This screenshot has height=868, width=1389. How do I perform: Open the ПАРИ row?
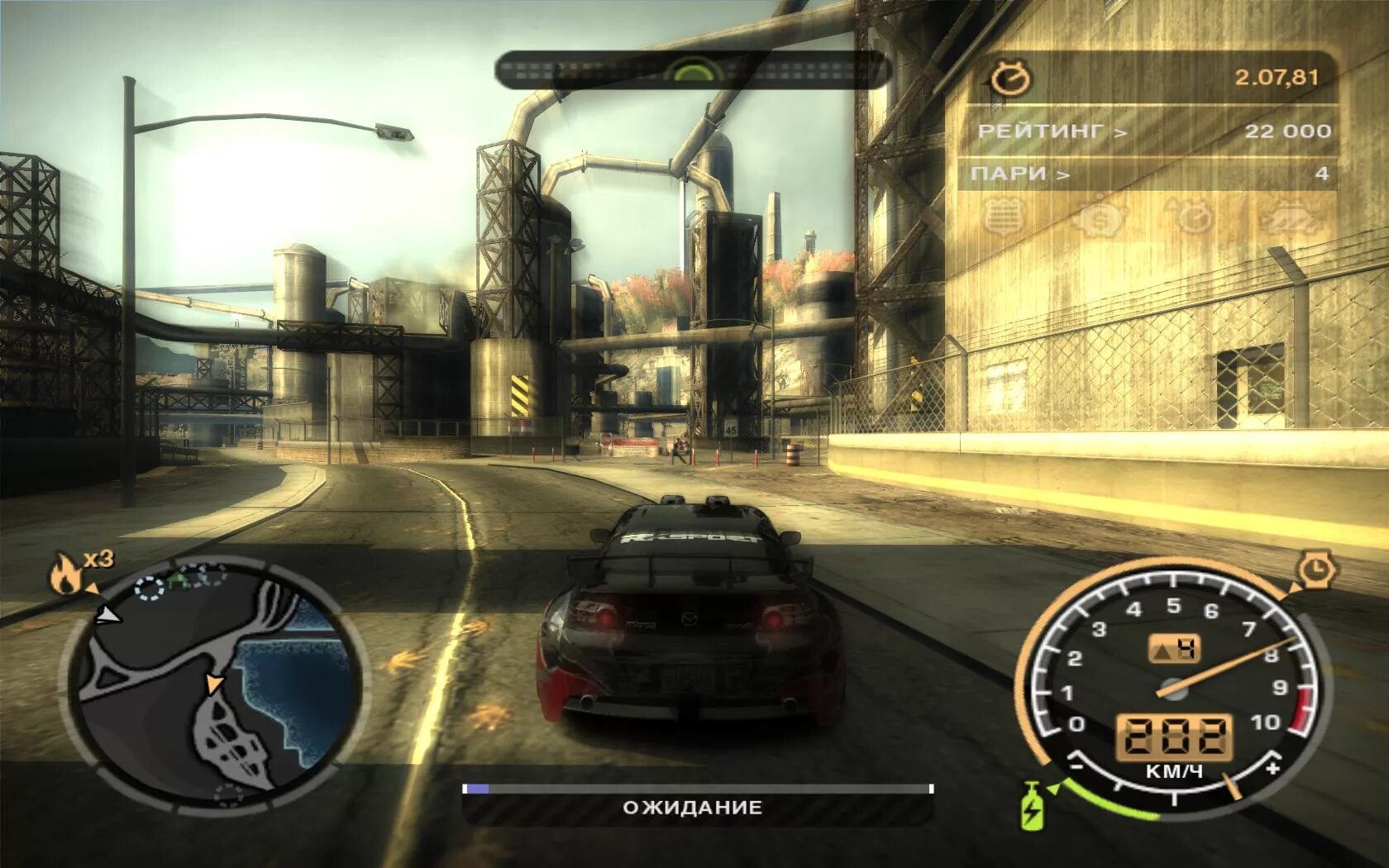tap(1149, 174)
